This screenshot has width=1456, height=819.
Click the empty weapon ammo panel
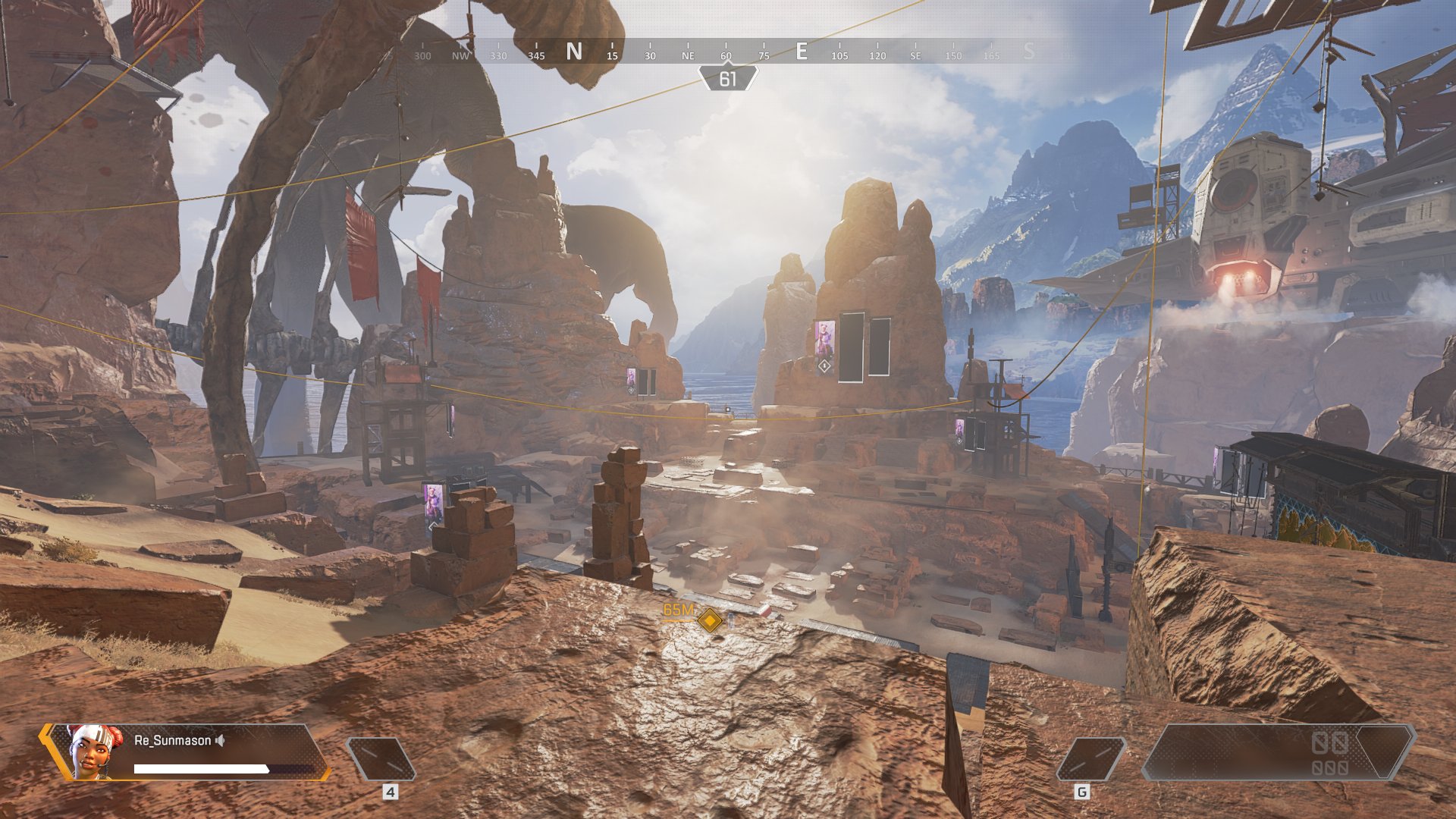tap(1277, 752)
